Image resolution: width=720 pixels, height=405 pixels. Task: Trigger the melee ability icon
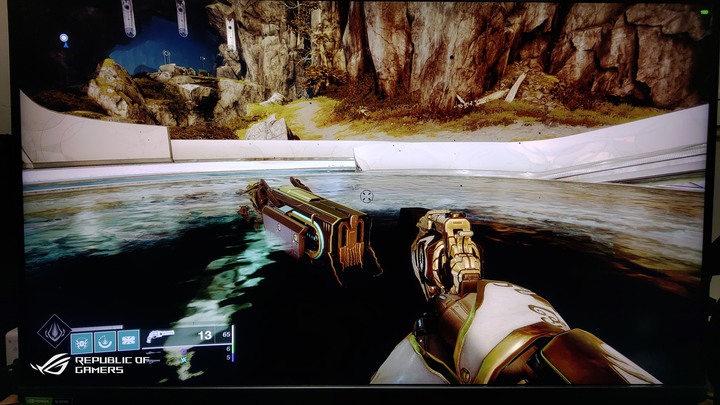(105, 341)
